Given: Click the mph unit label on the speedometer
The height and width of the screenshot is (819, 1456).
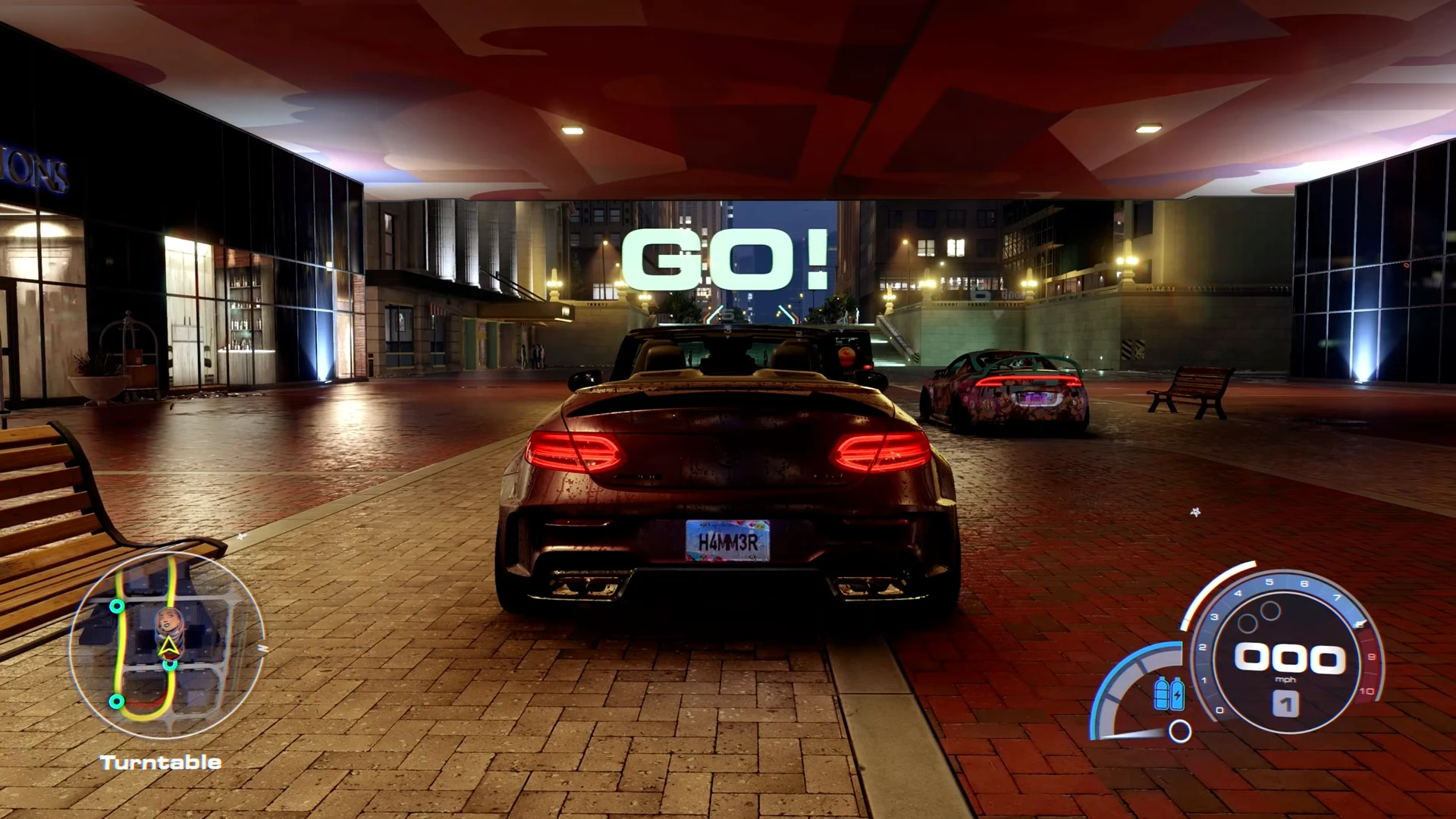Looking at the screenshot, I should tap(1285, 679).
